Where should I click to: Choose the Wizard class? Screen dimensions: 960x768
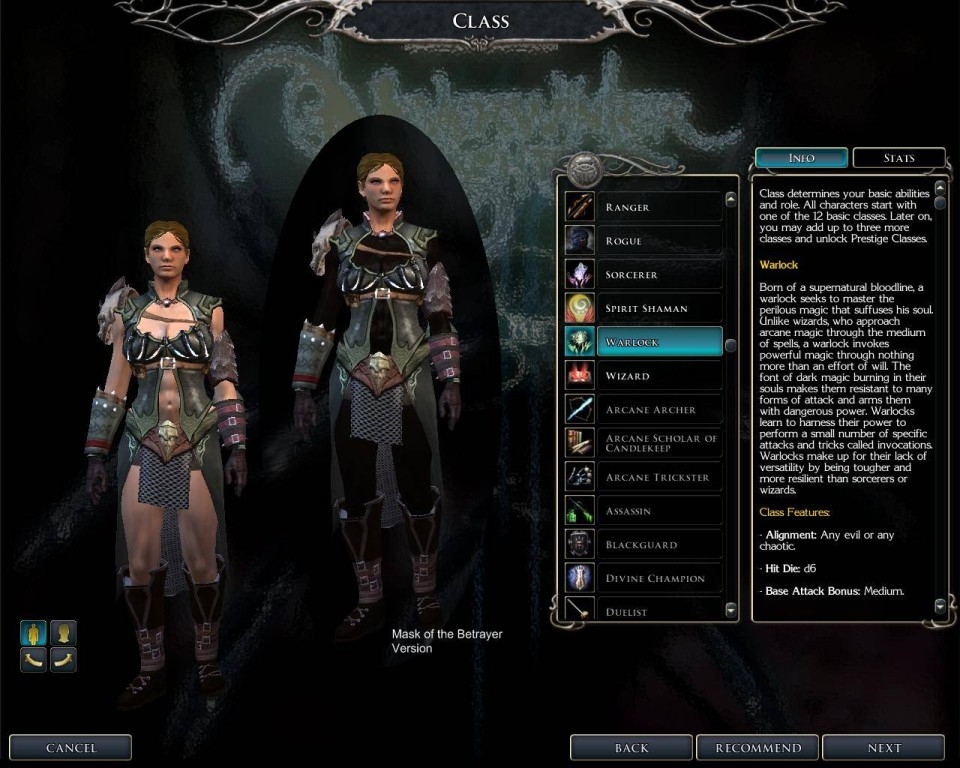pos(643,376)
